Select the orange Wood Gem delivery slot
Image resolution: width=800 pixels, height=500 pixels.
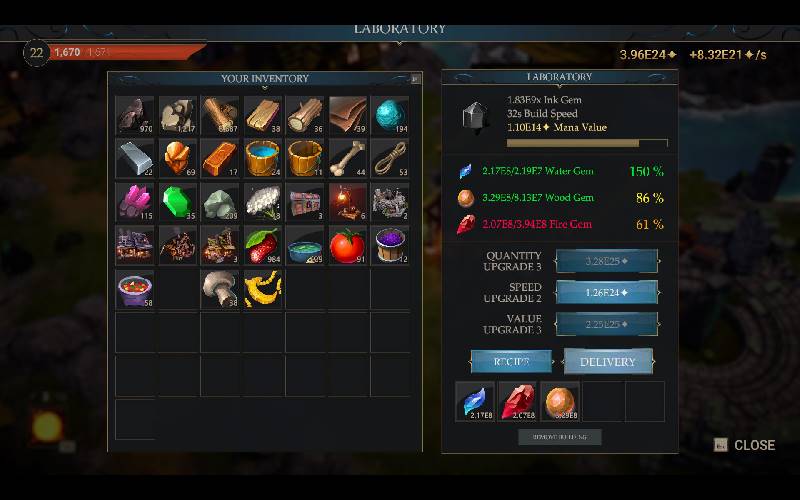[560, 401]
